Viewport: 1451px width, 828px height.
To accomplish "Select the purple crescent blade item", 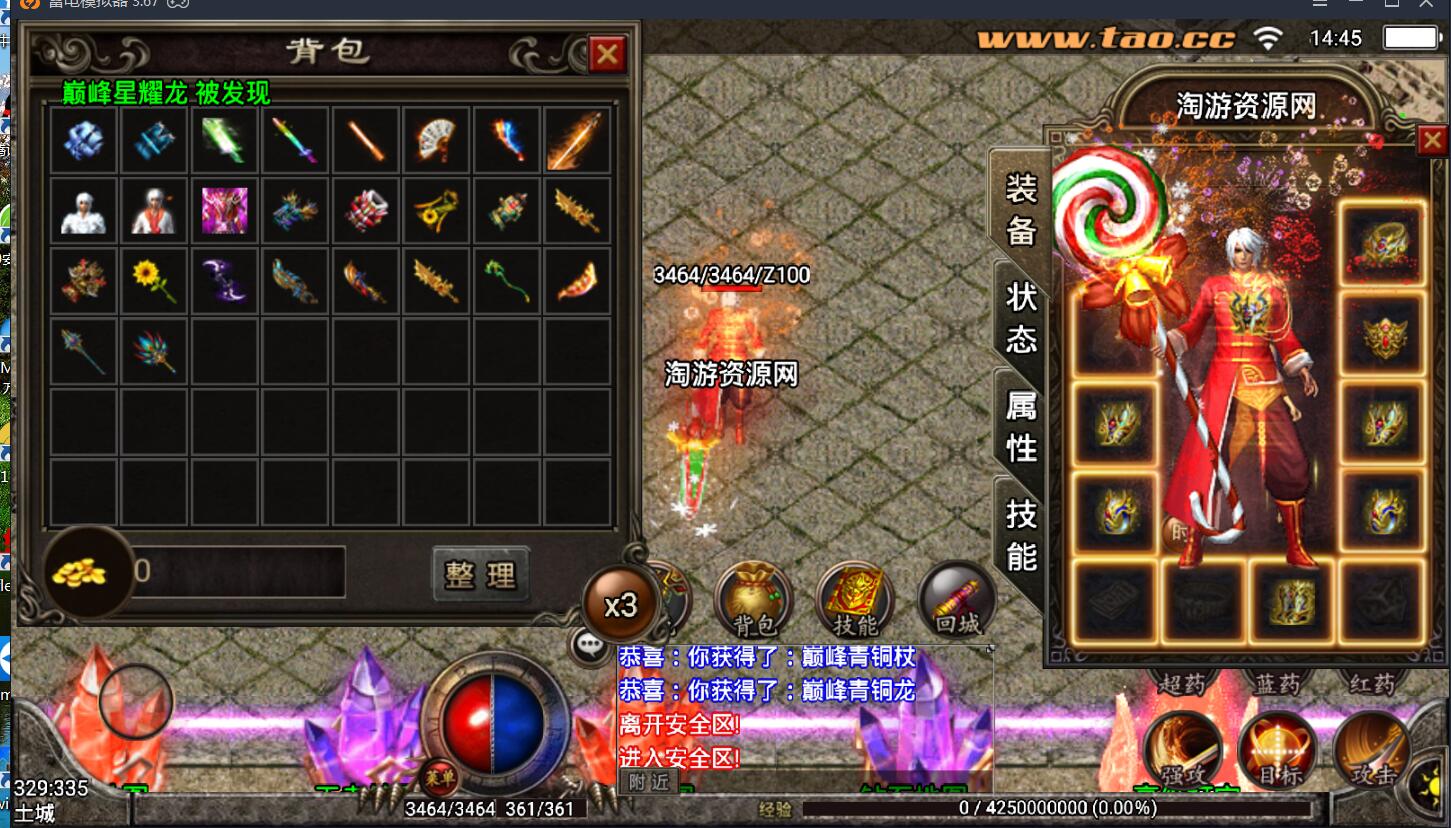I will click(224, 282).
